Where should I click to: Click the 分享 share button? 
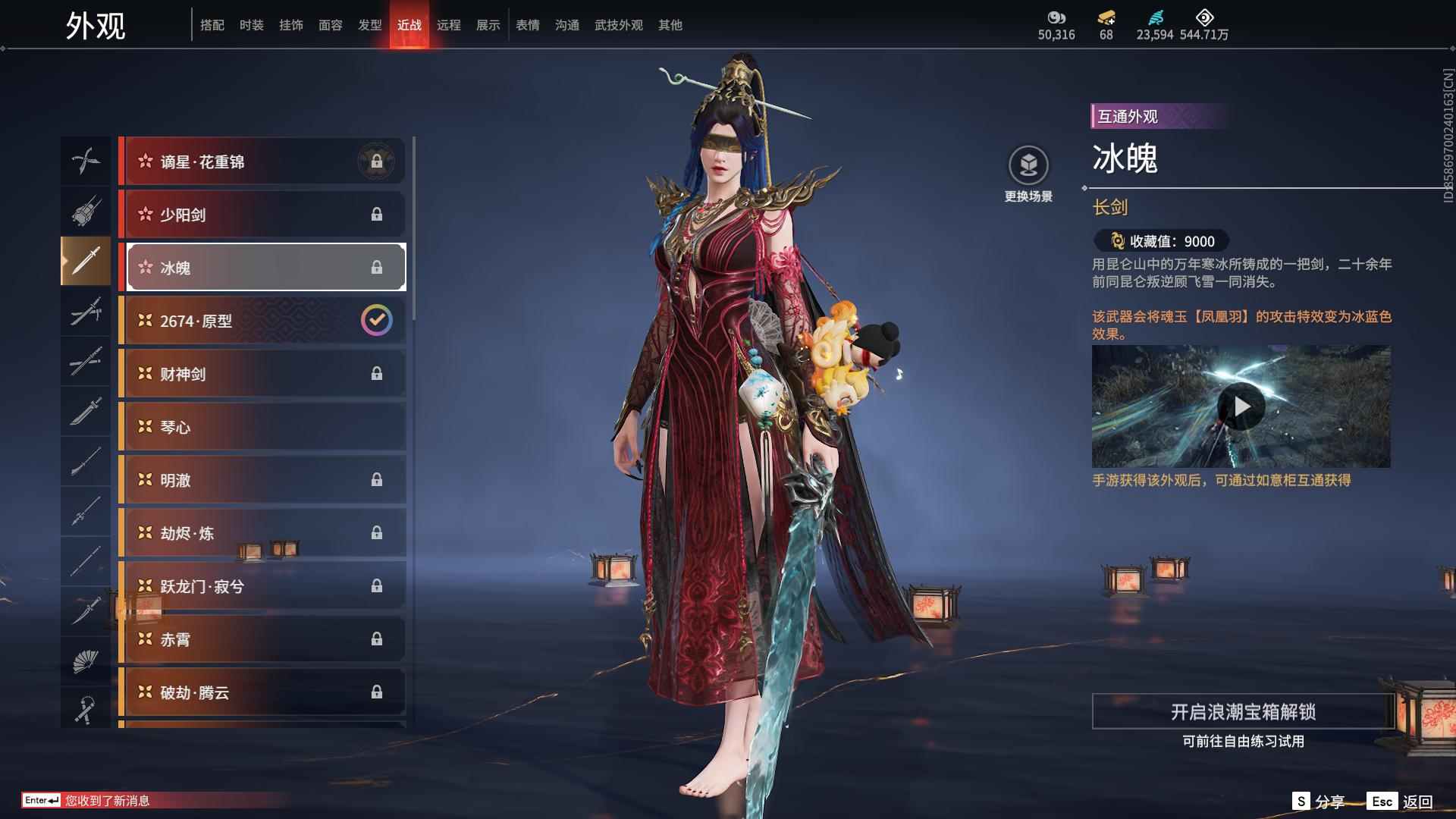(x=1318, y=802)
